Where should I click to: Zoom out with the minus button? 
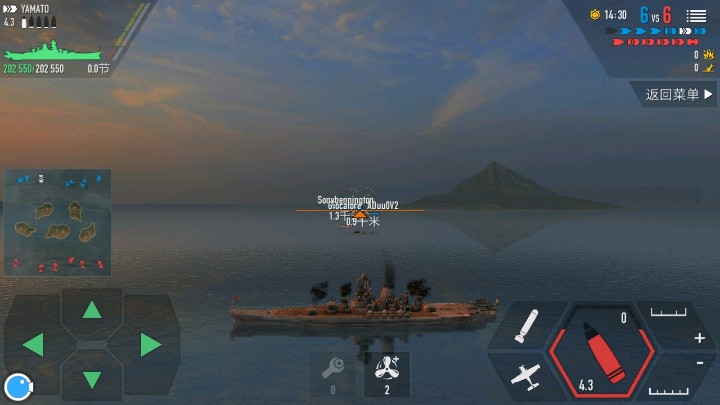pyautogui.click(x=699, y=362)
